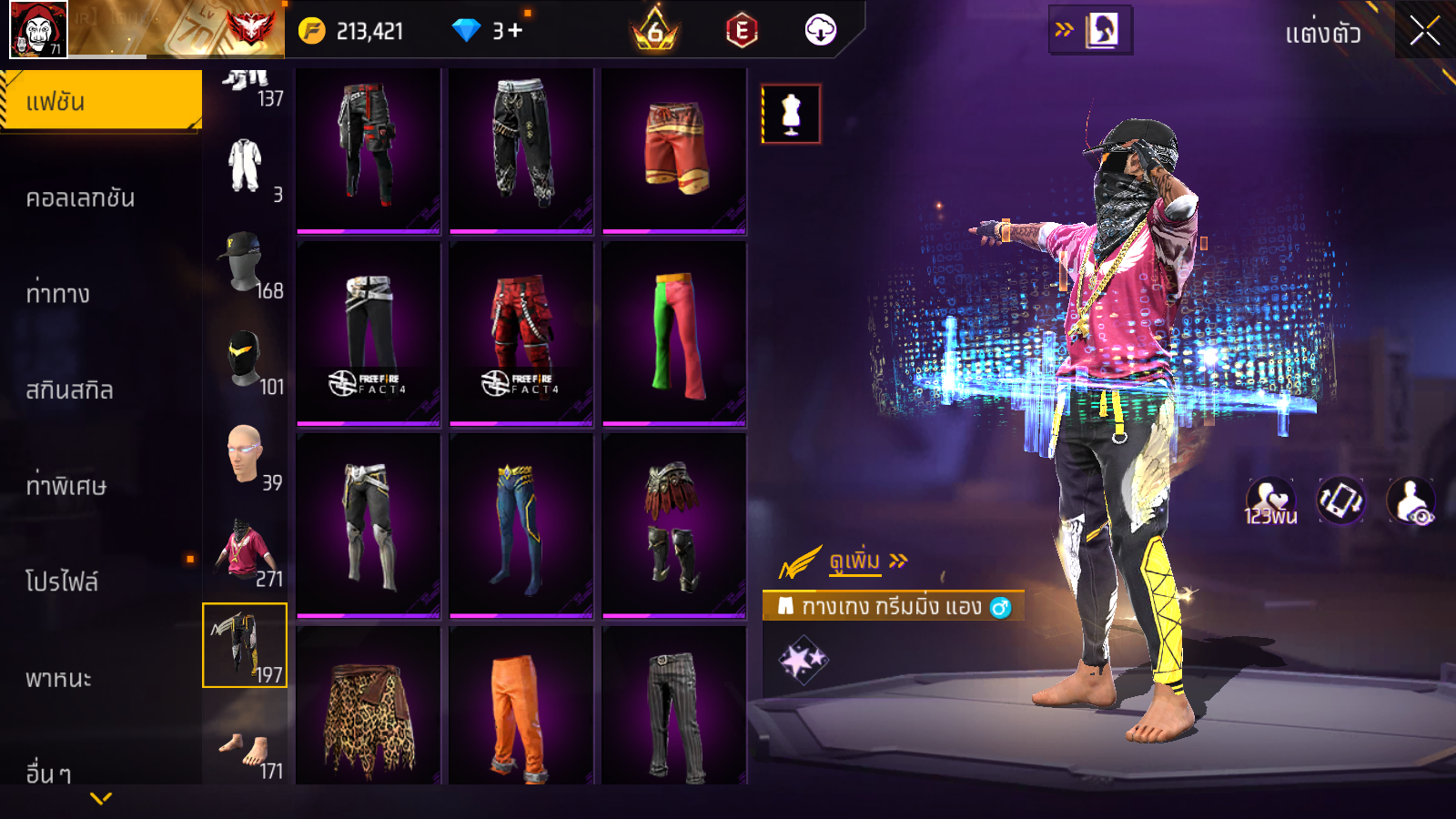1456x819 pixels.
Task: Open the สกินสกิล skill skins section
Action: click(69, 390)
